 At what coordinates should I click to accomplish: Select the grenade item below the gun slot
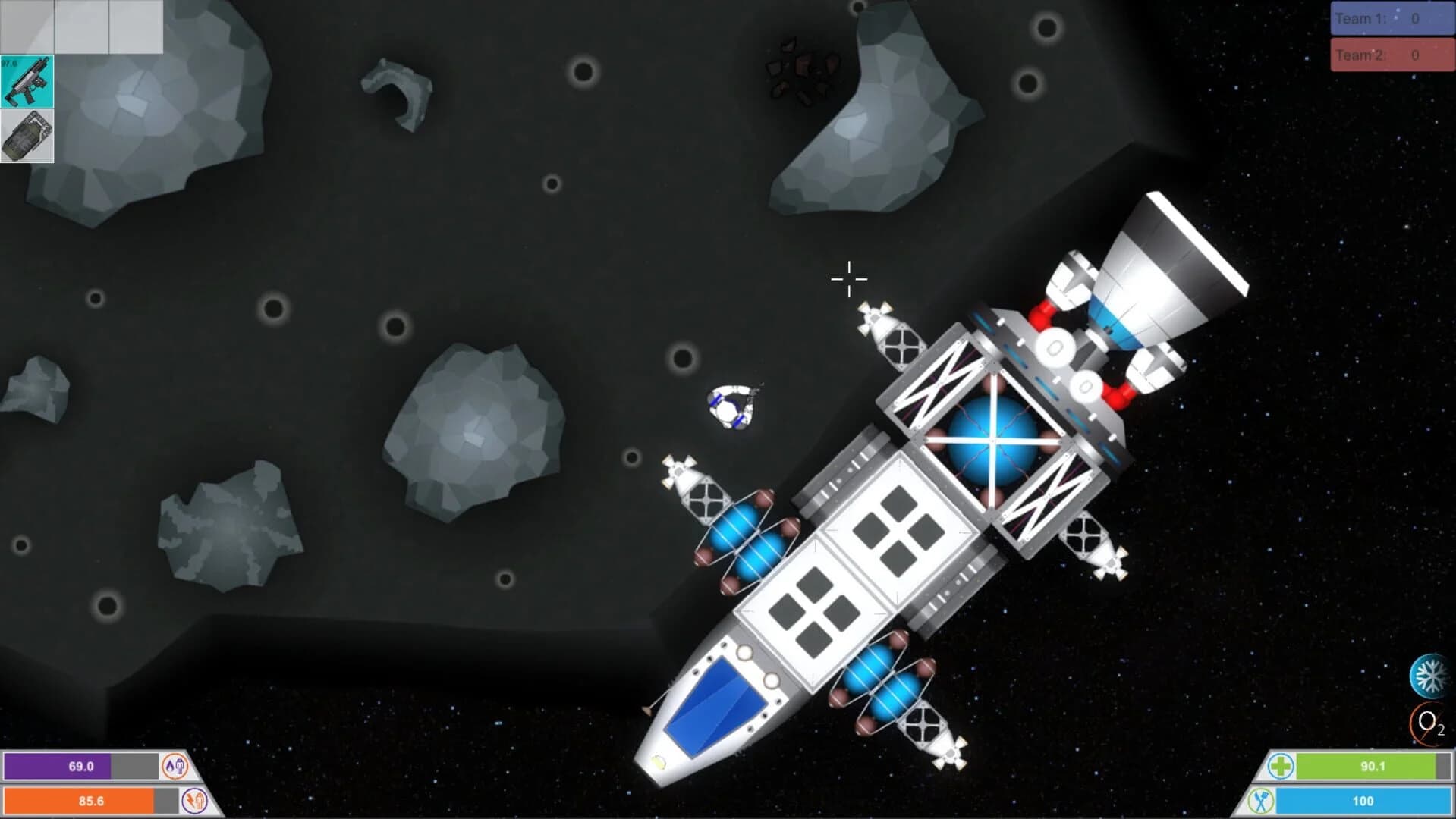[x=27, y=136]
